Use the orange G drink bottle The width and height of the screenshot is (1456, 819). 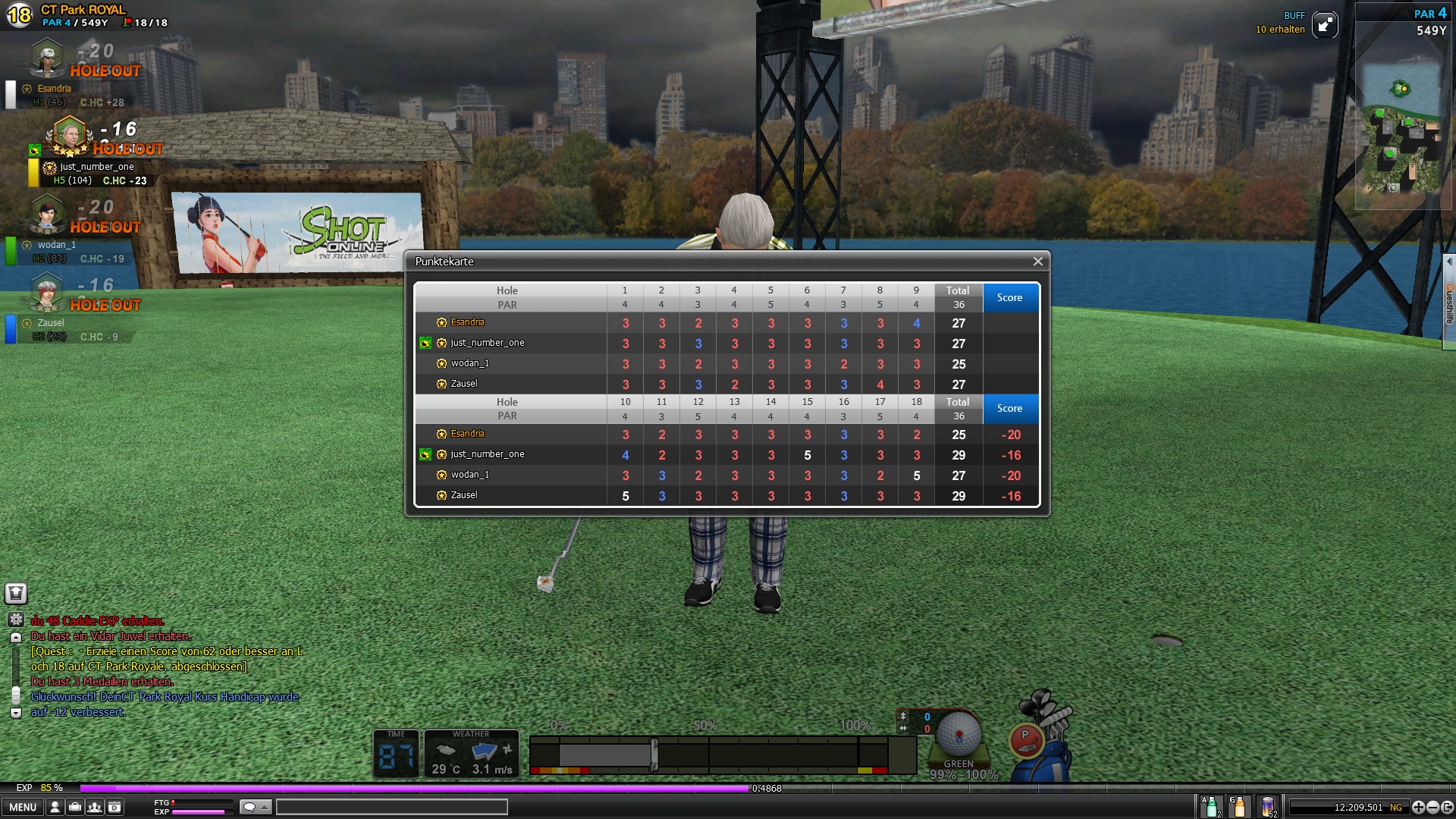click(x=1239, y=806)
